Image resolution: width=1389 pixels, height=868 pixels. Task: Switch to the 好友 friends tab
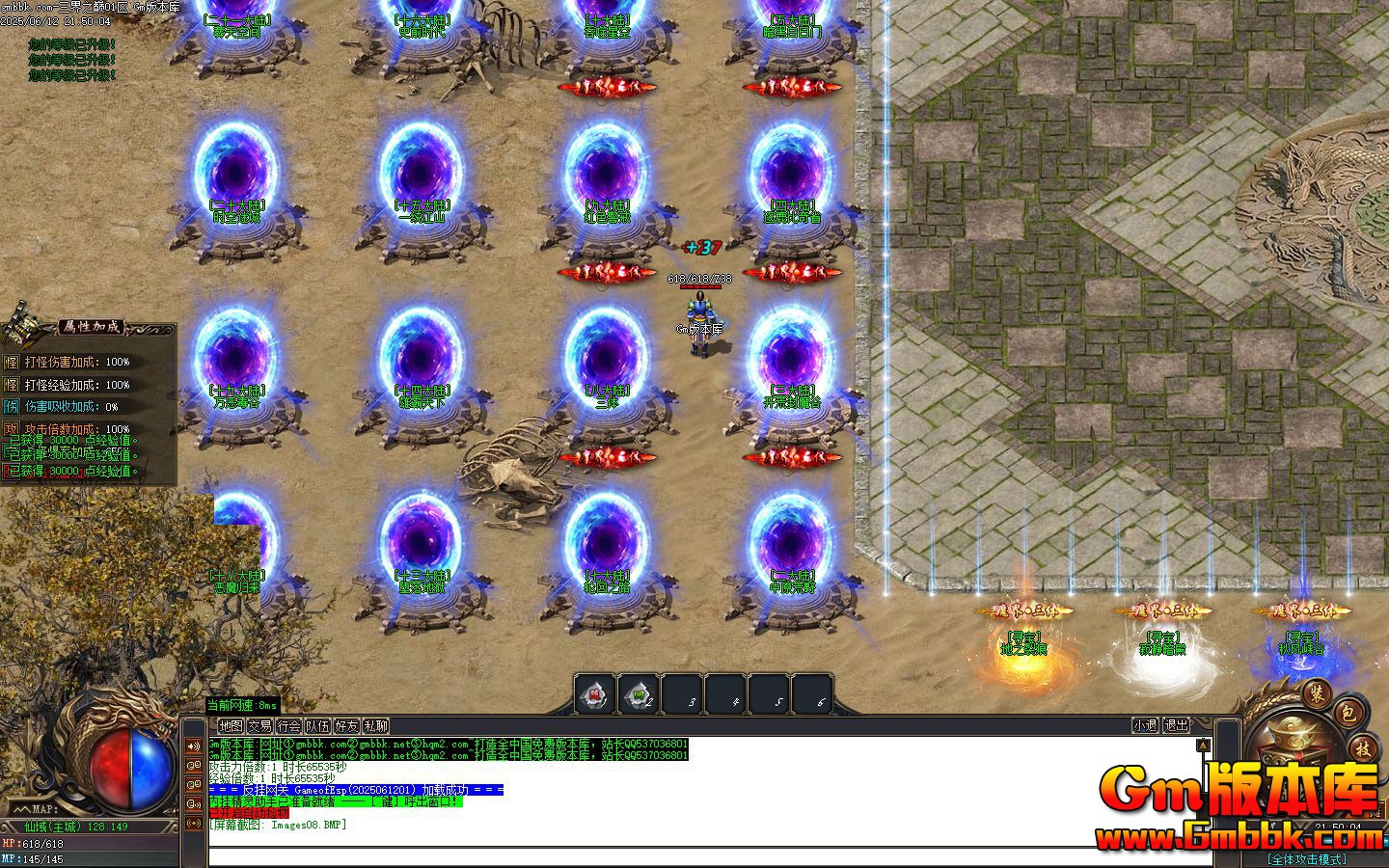tap(346, 726)
